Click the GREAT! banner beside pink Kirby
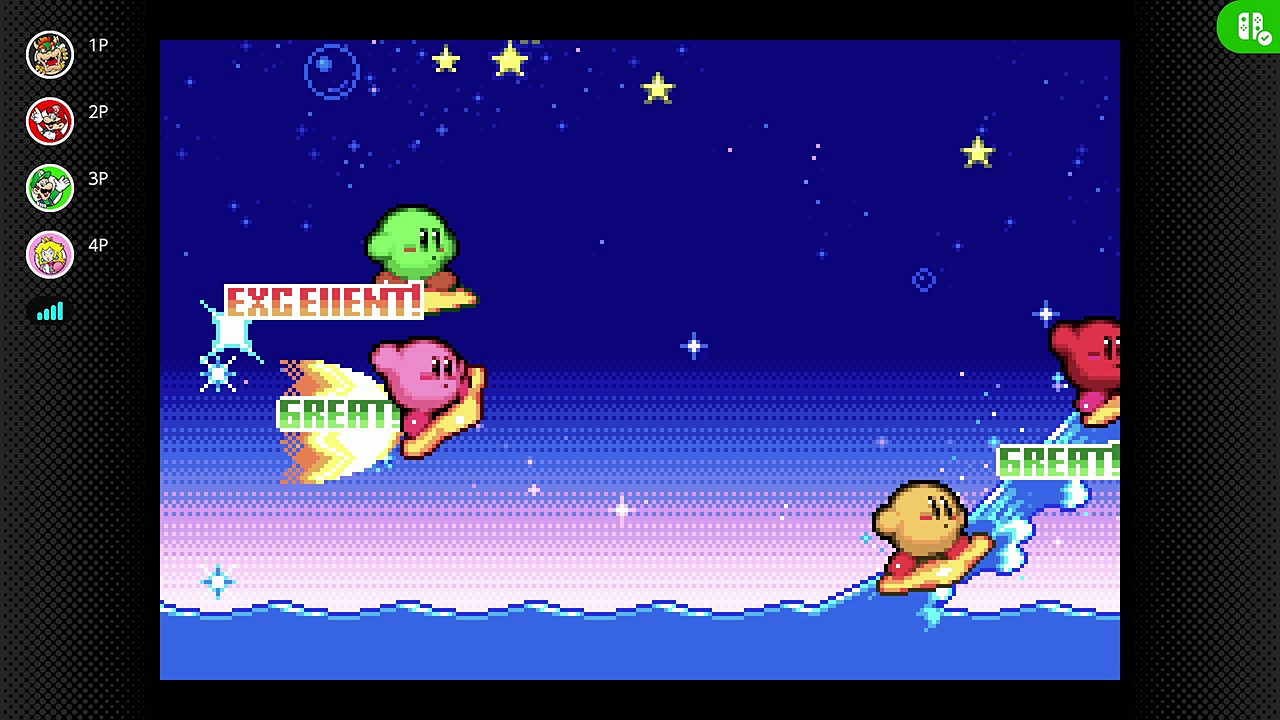 click(x=335, y=412)
